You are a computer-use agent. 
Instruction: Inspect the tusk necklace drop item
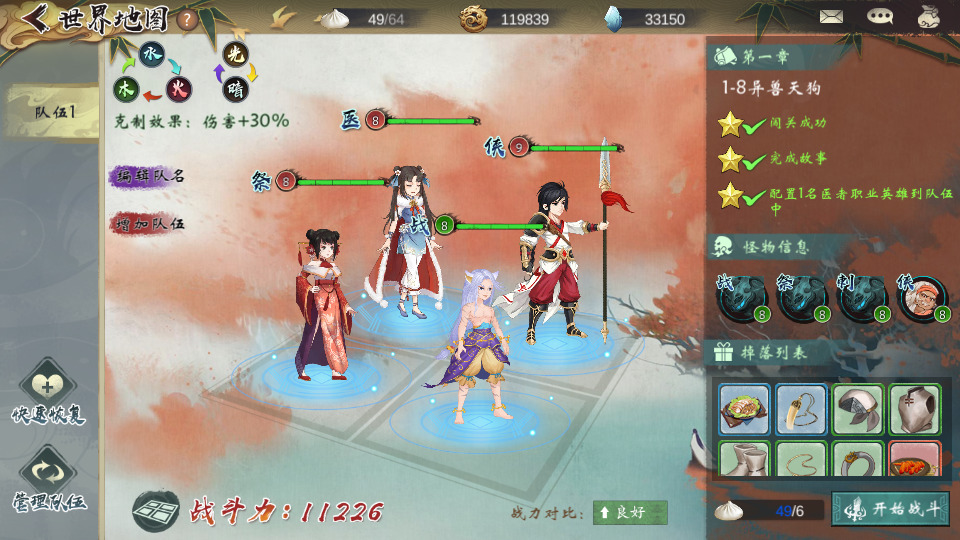[801, 409]
